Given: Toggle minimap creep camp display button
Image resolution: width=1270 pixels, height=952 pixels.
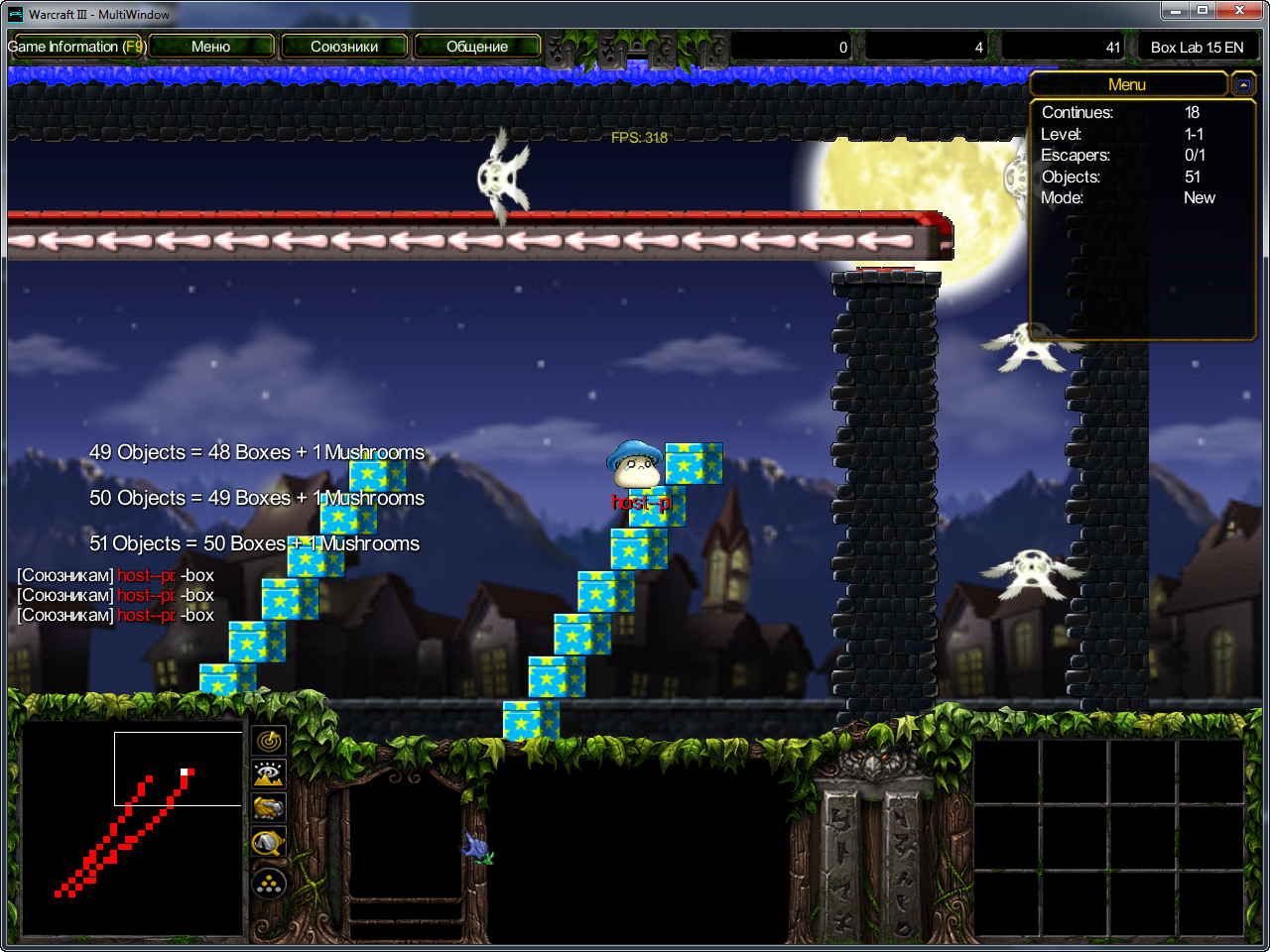Looking at the screenshot, I should pyautogui.click(x=269, y=844).
